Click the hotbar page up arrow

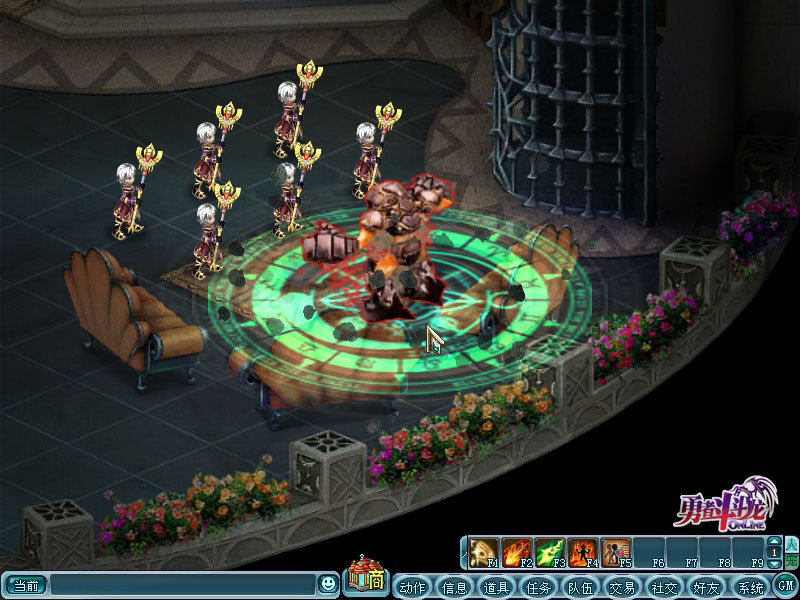pos(773,541)
